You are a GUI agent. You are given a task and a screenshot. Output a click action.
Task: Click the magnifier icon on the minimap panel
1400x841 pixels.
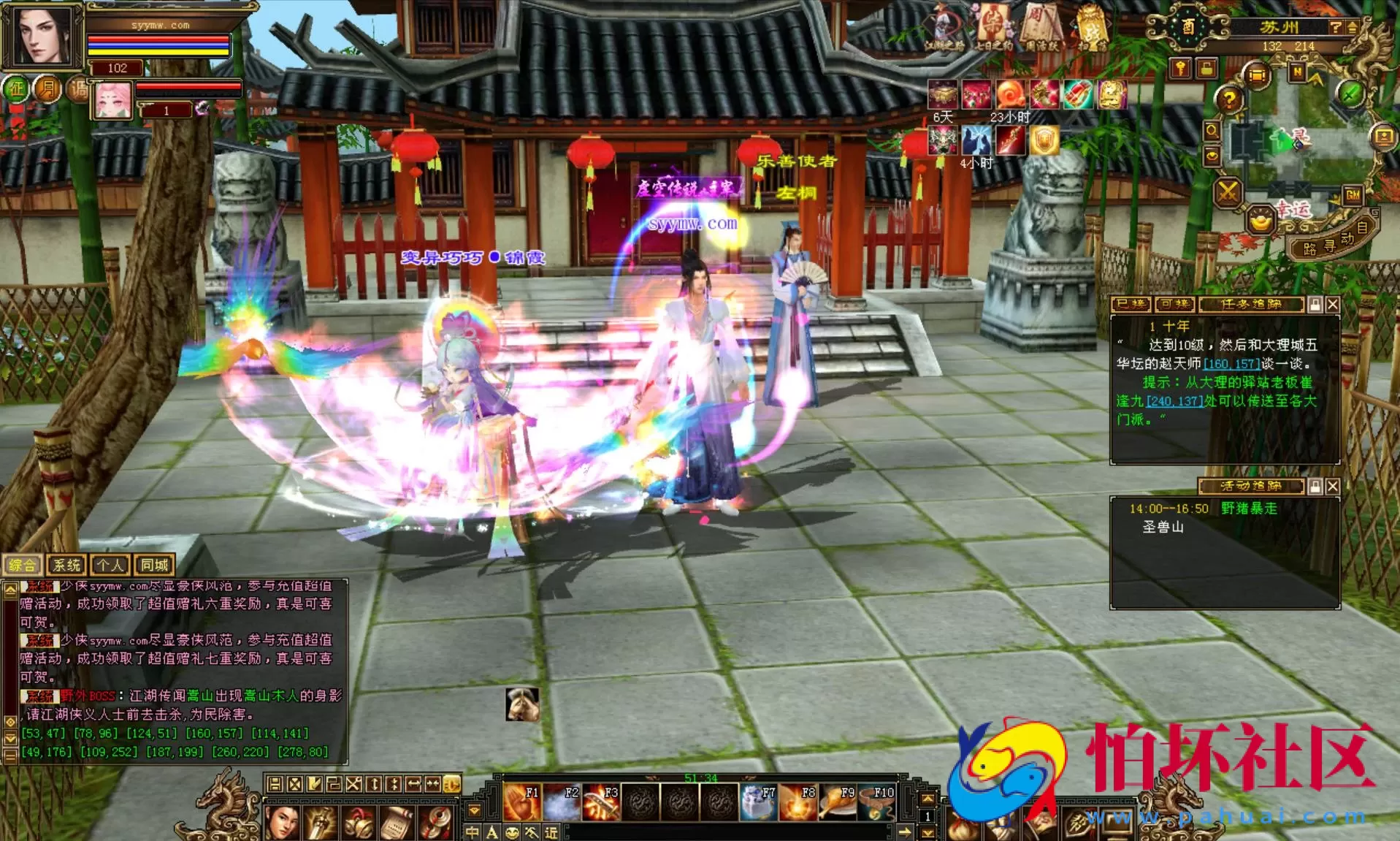click(x=1212, y=132)
